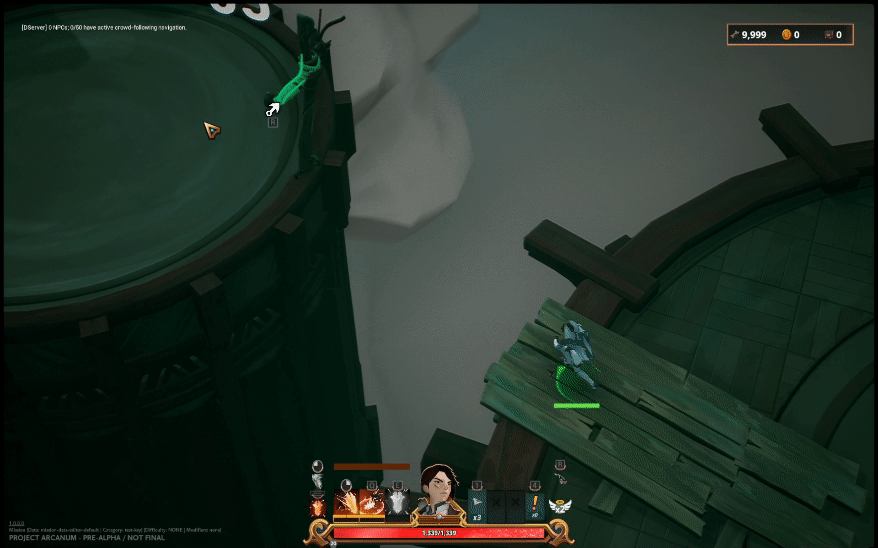
Task: Activate the fiery slash ability icon
Action: point(346,504)
